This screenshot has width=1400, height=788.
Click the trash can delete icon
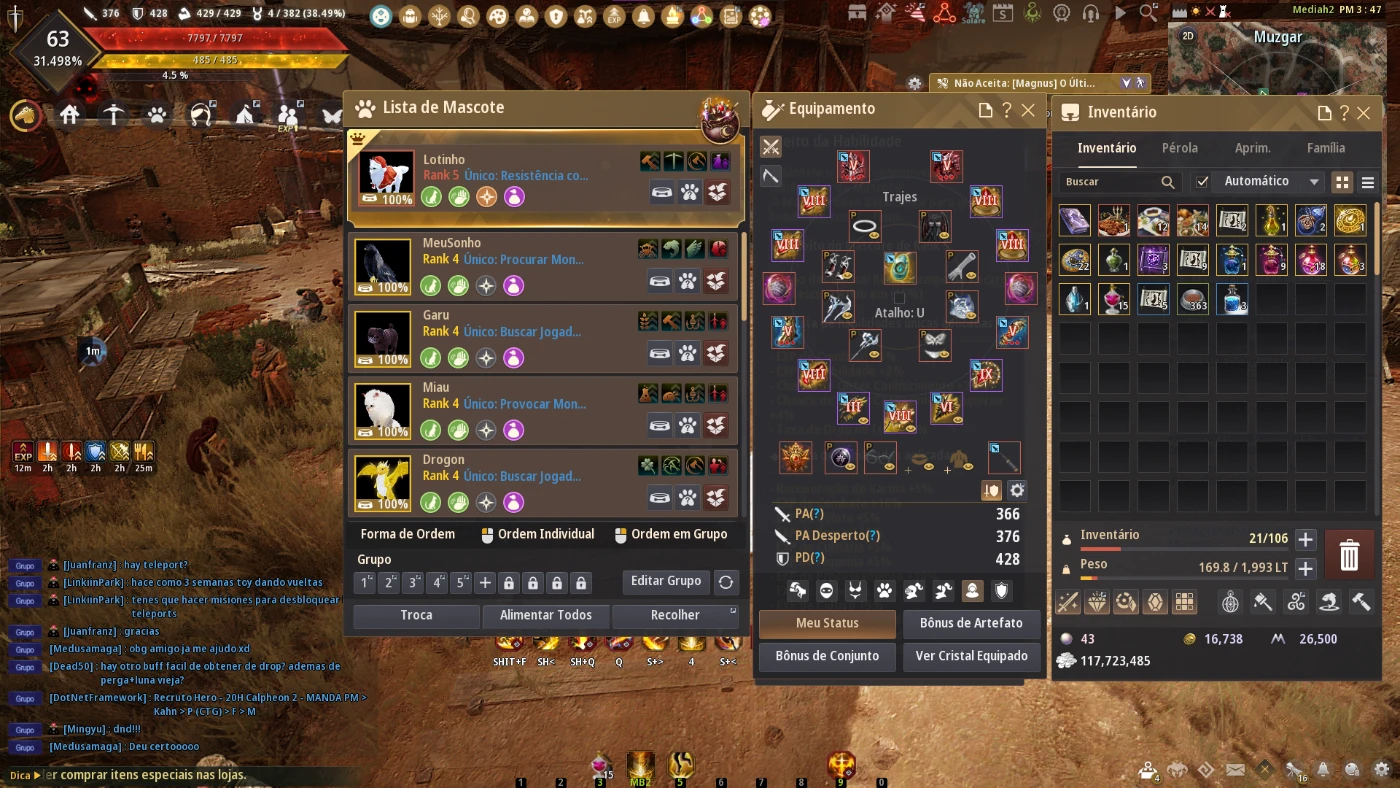click(1349, 554)
